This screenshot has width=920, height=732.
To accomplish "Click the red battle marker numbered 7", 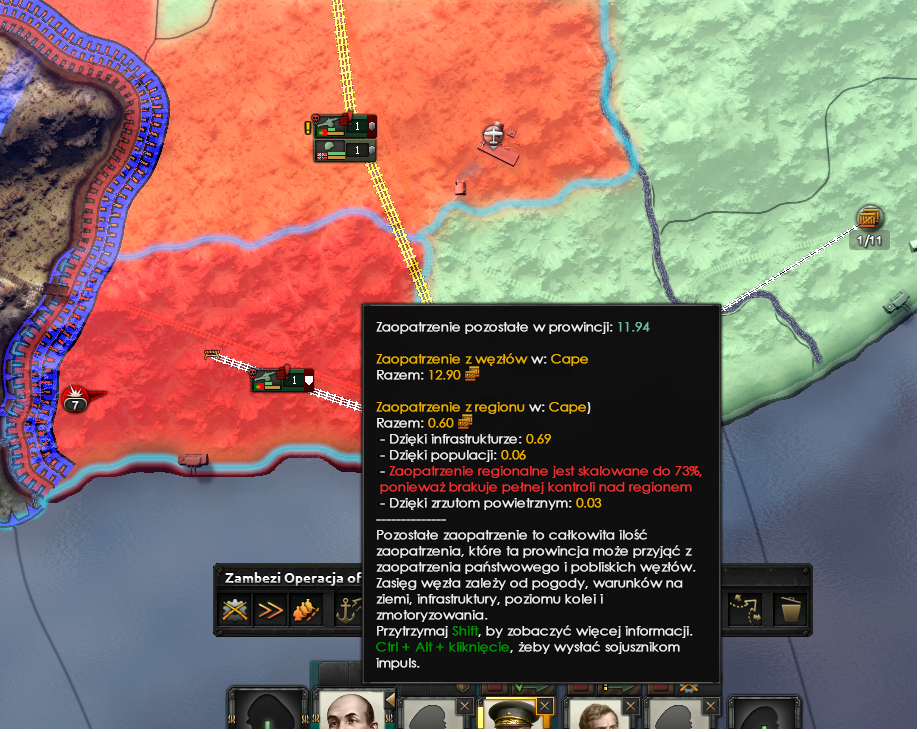I will (x=74, y=401).
